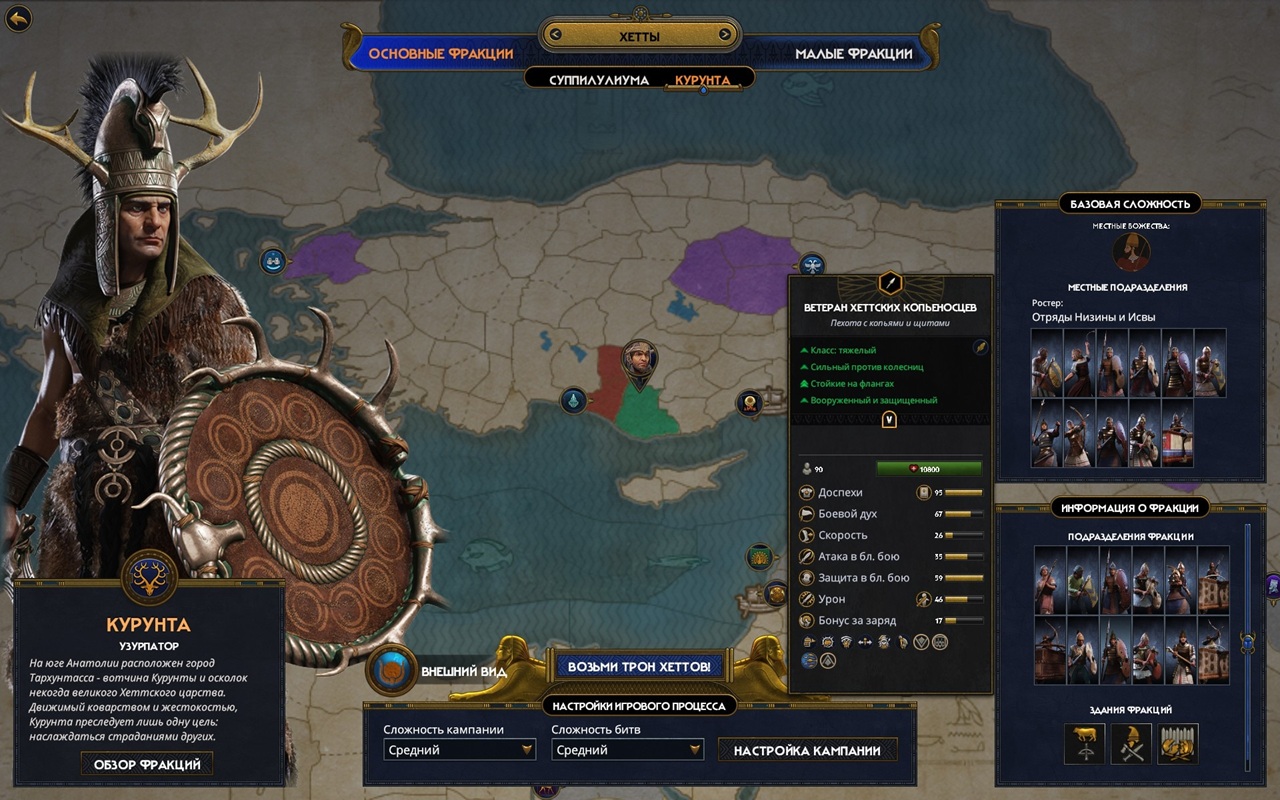This screenshot has height=800, width=1280.
Task: Click the local deity portrait icon
Action: click(x=1131, y=252)
